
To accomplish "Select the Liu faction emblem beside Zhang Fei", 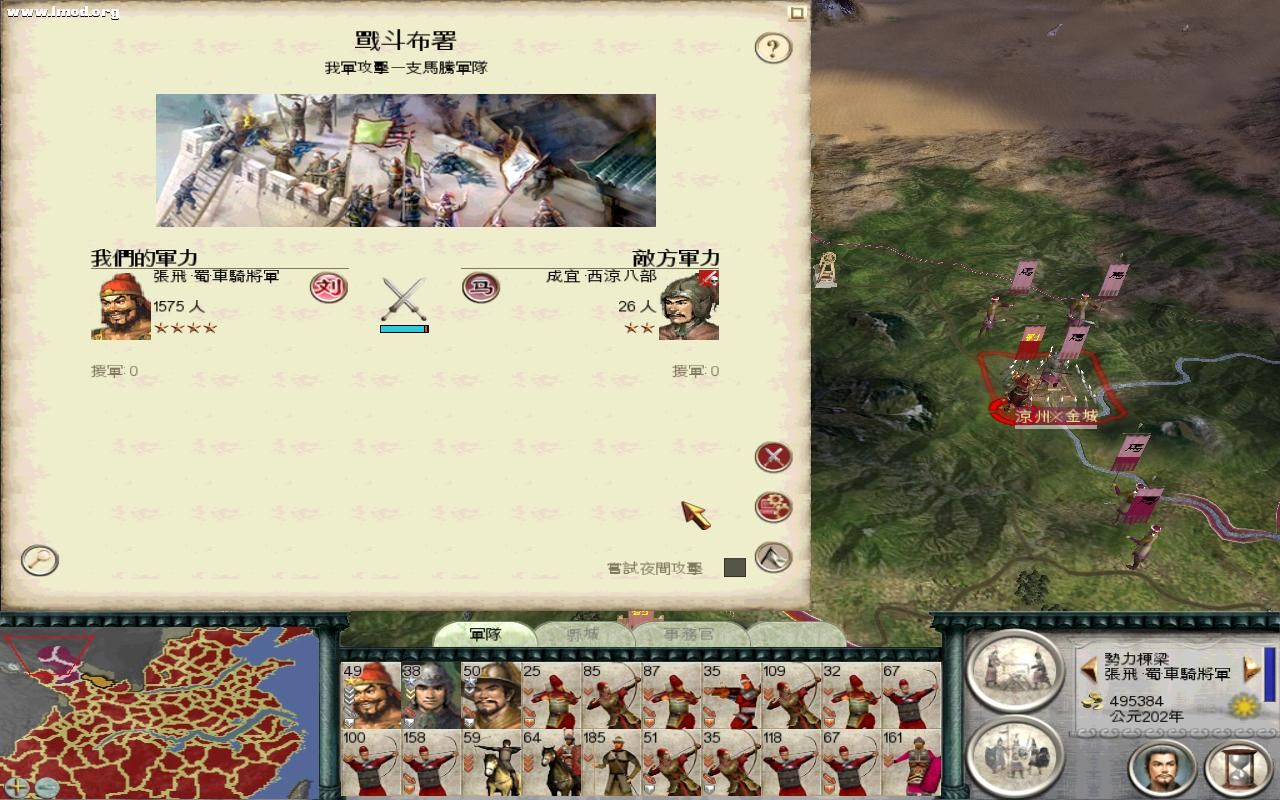I will click(326, 288).
